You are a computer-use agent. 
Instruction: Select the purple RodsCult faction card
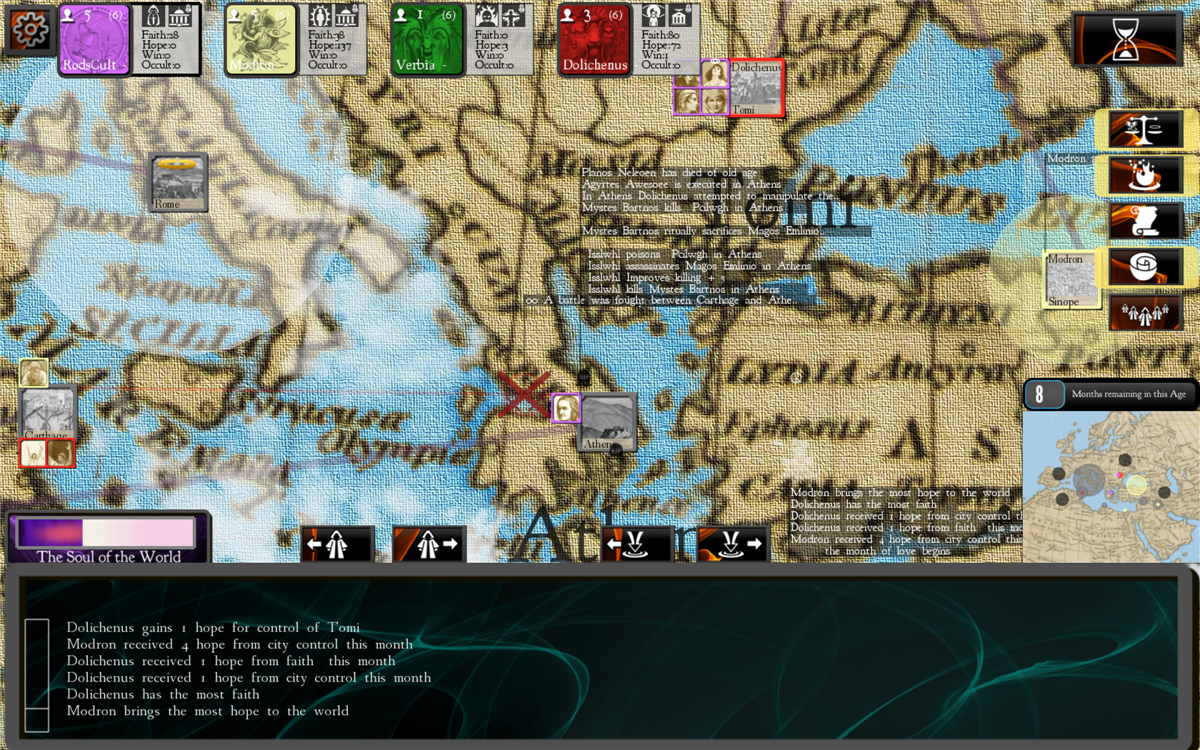point(95,40)
